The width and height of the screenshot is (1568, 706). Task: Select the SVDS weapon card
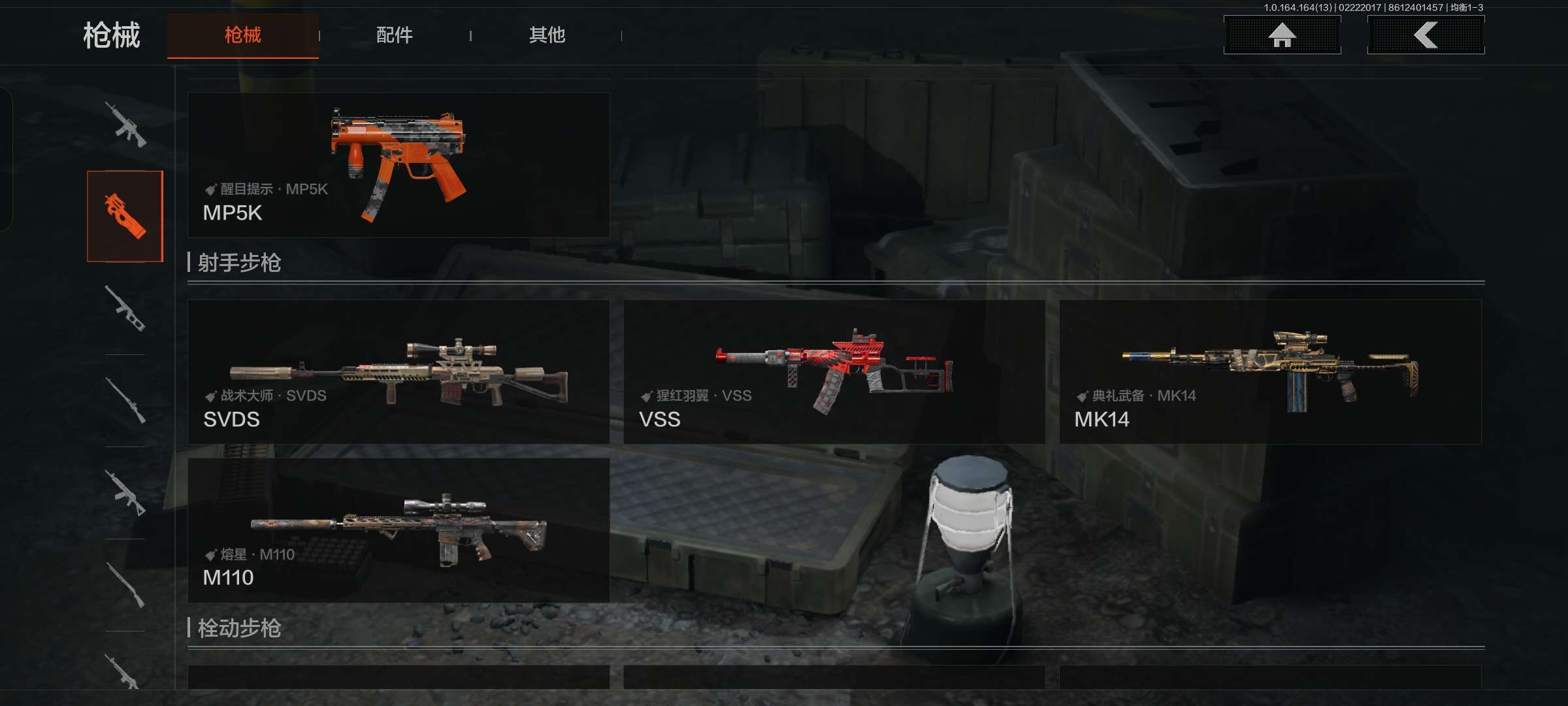coord(398,372)
